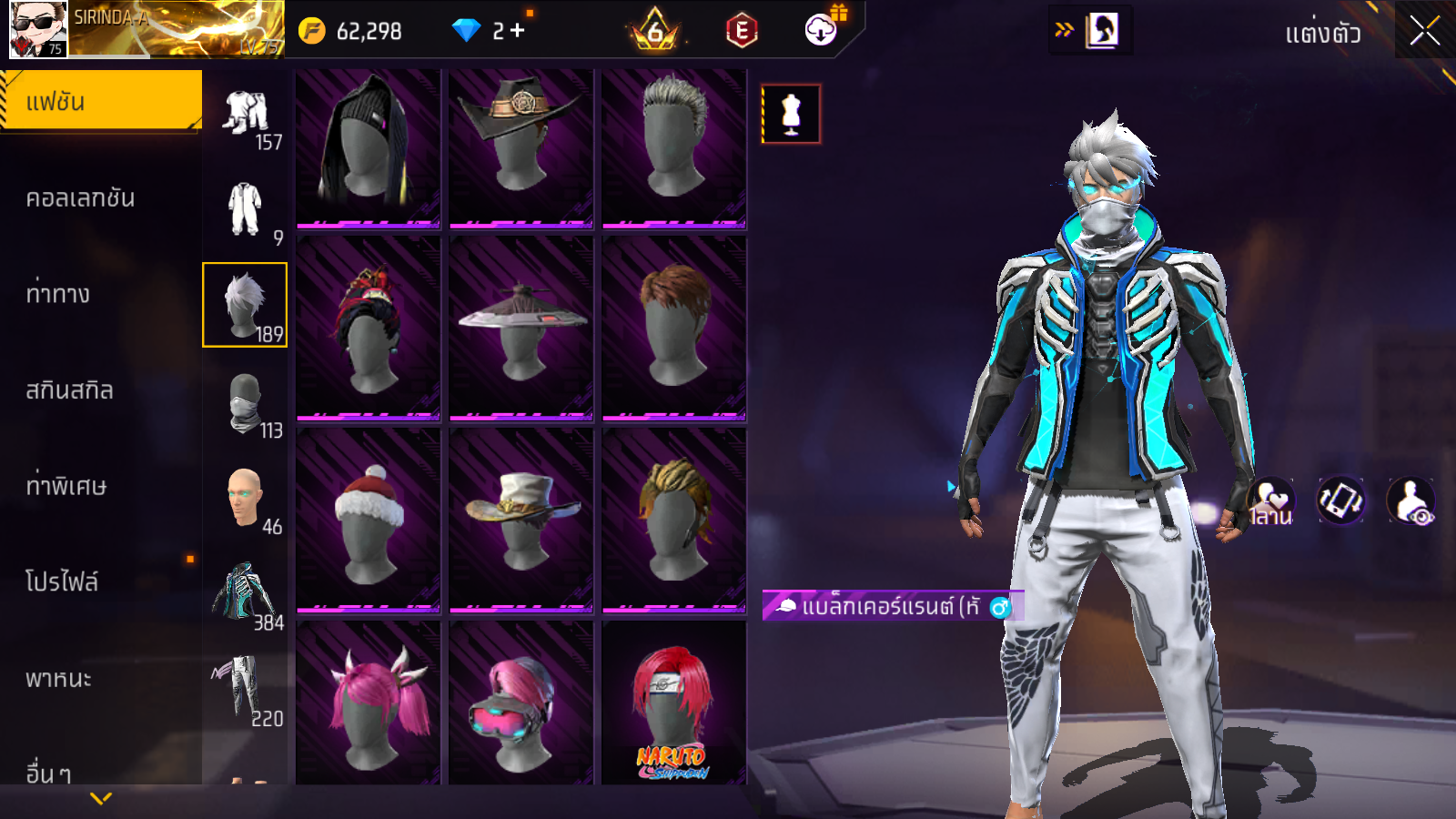Select the flat conical straw hat
Viewport: 1456px width, 819px height.
click(521, 328)
